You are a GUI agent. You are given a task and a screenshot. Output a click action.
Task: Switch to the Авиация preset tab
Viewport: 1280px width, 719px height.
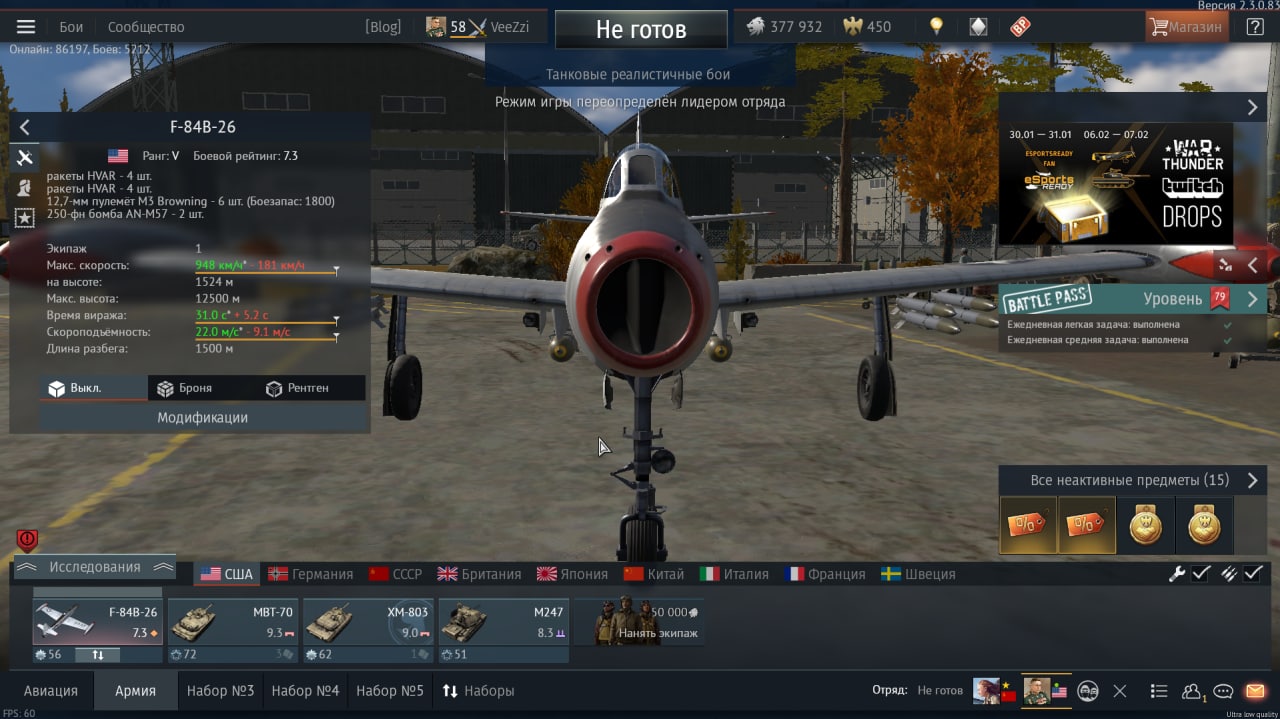pyautogui.click(x=50, y=691)
